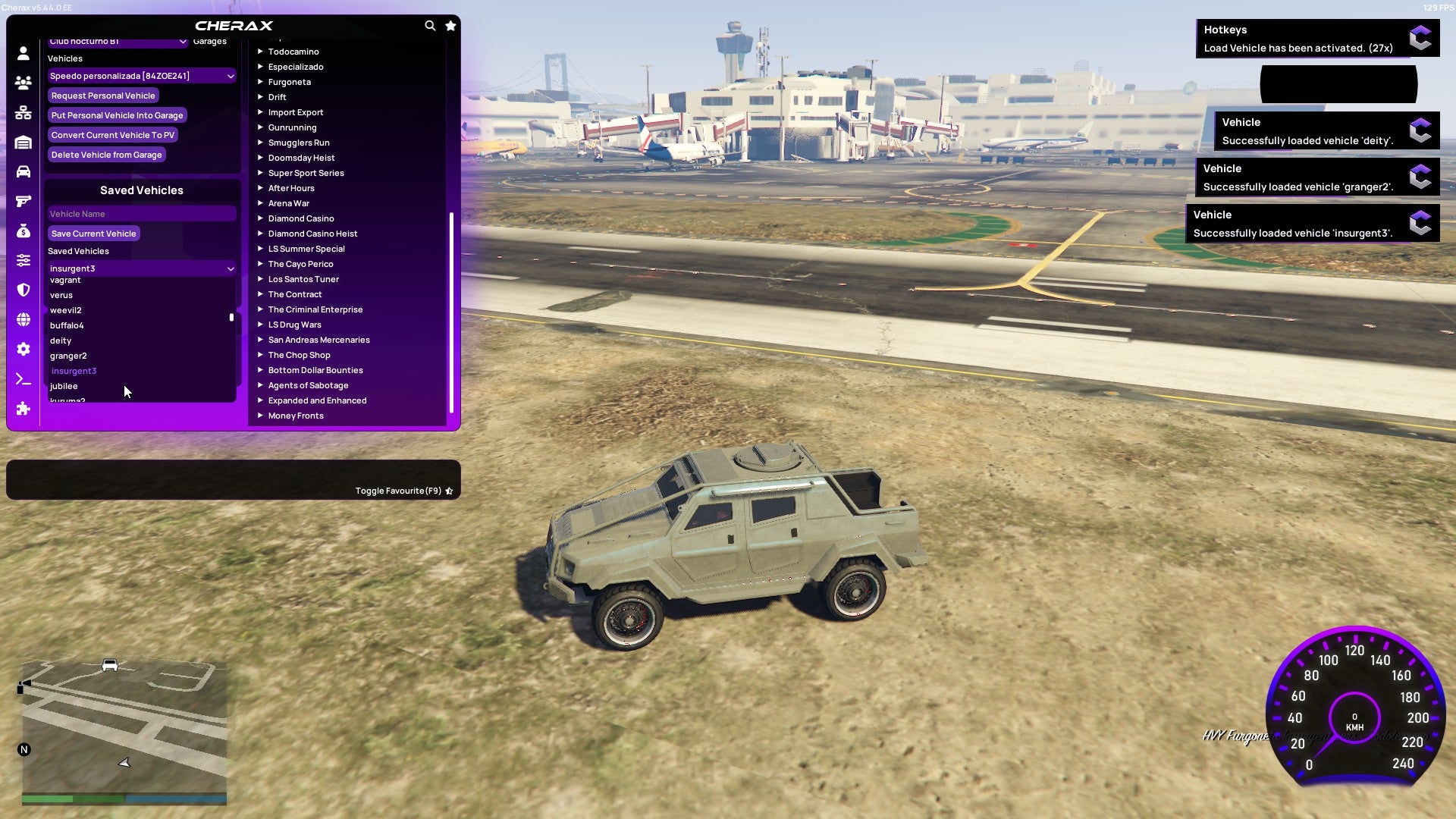The image size is (1456, 819).
Task: Toggle favourite with the star icon
Action: 450,25
